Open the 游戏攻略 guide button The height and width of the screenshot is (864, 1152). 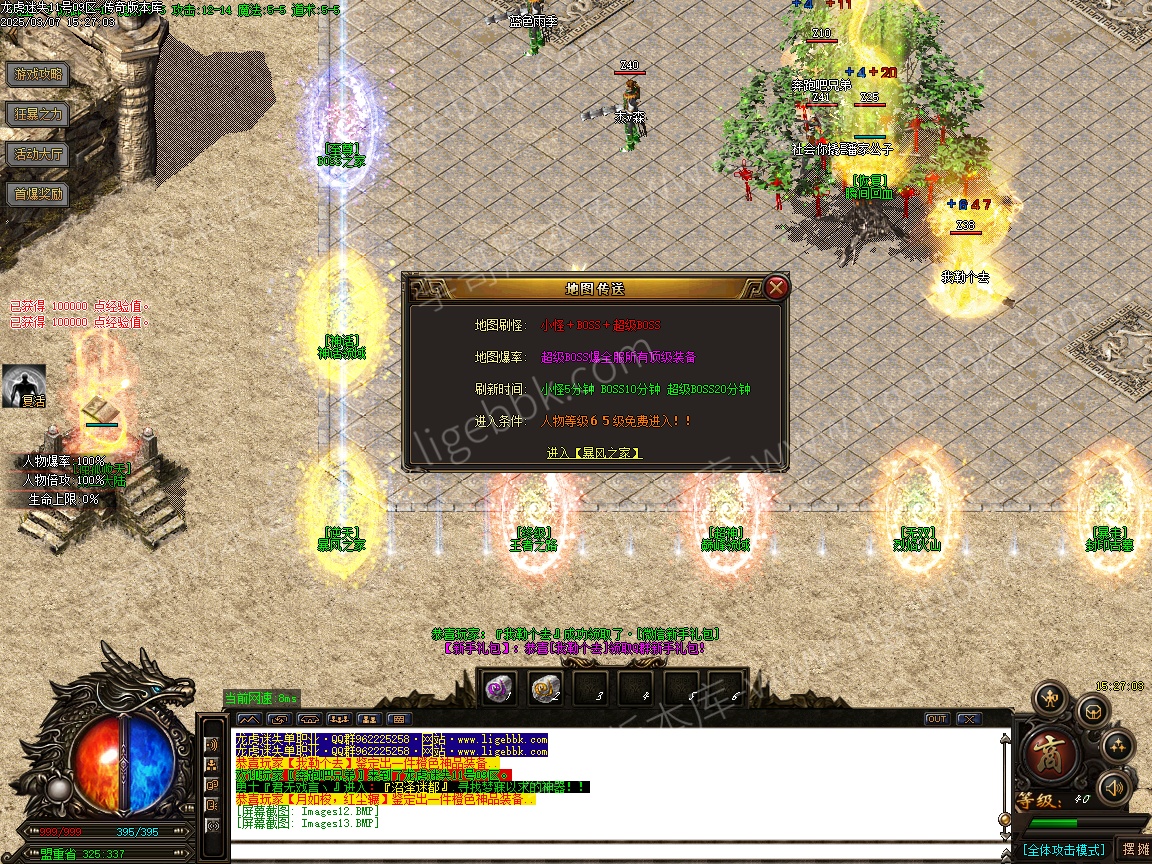(x=38, y=74)
